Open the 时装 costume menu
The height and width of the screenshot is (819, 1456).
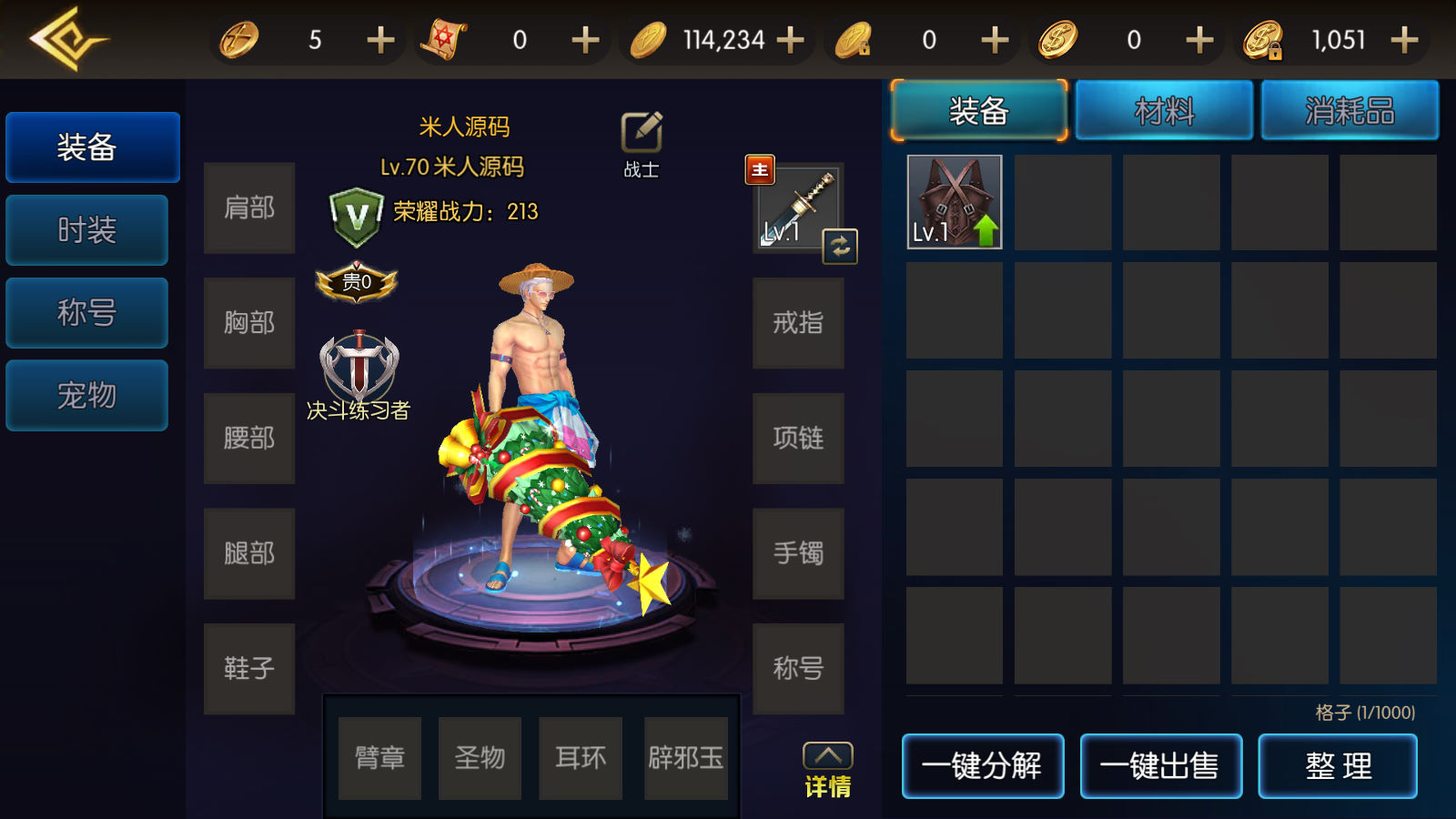coord(87,230)
